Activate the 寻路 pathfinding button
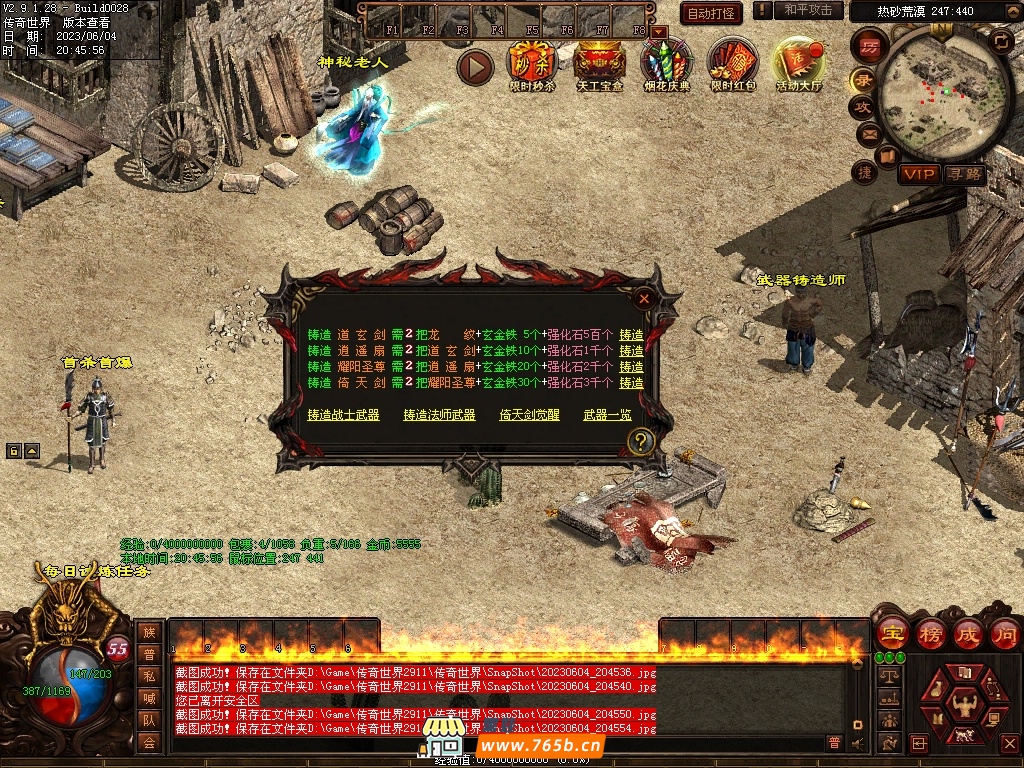The image size is (1024, 768). click(x=965, y=174)
